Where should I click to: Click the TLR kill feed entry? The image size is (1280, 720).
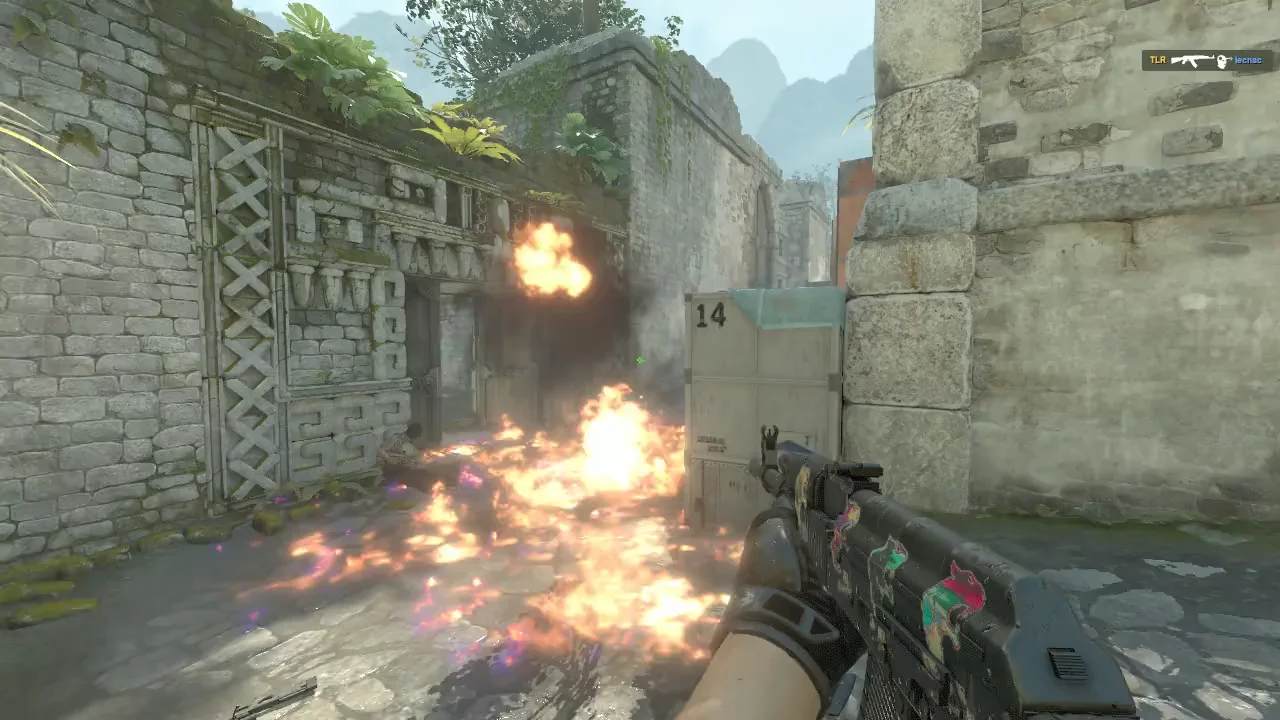click(1158, 60)
